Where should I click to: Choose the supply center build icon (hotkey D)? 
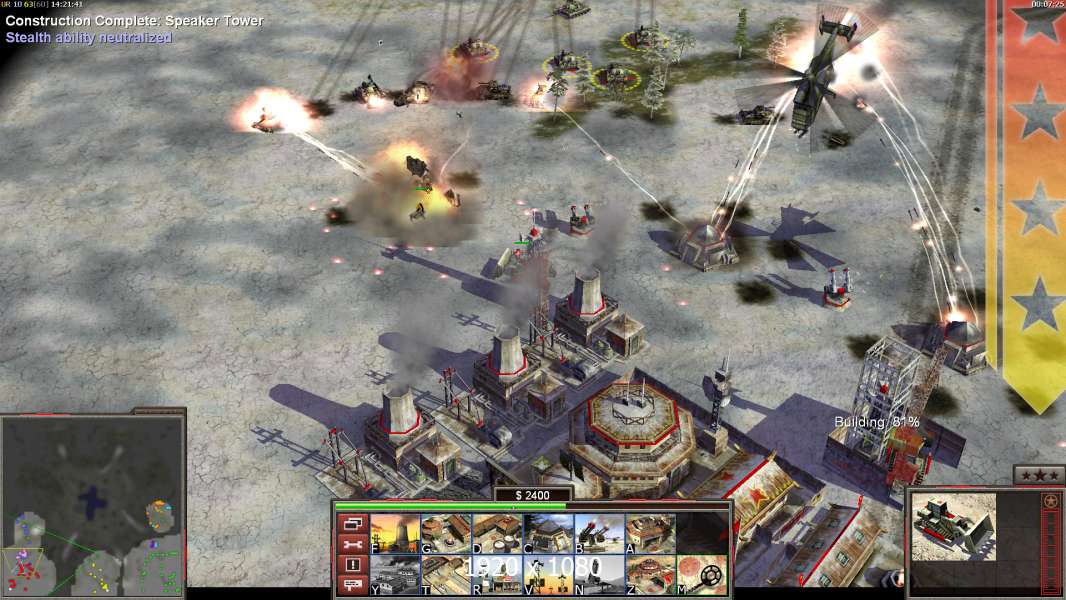pyautogui.click(x=497, y=534)
